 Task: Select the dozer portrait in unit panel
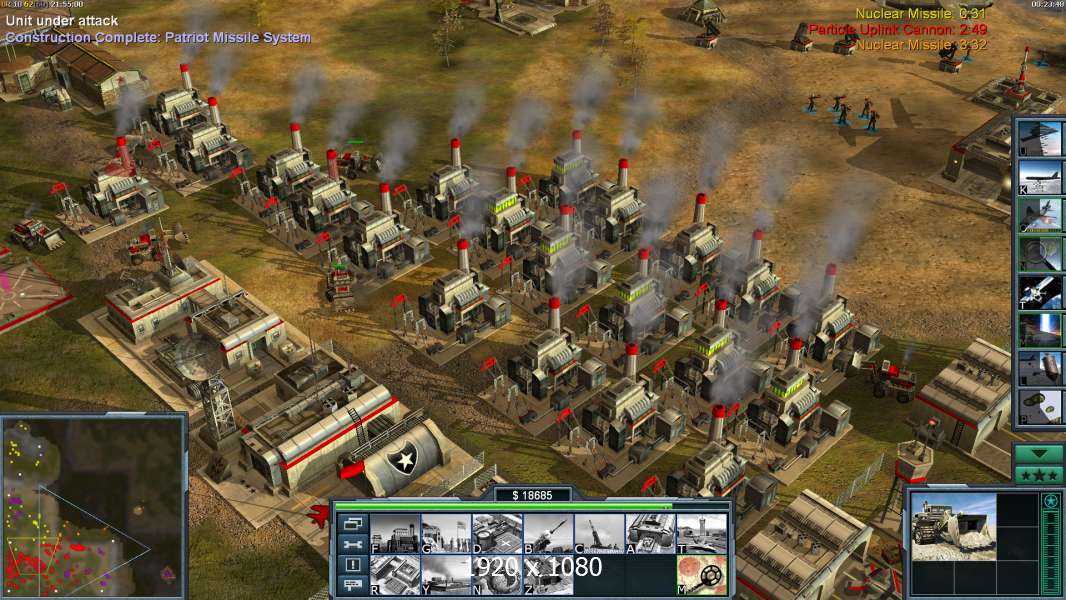(x=953, y=527)
